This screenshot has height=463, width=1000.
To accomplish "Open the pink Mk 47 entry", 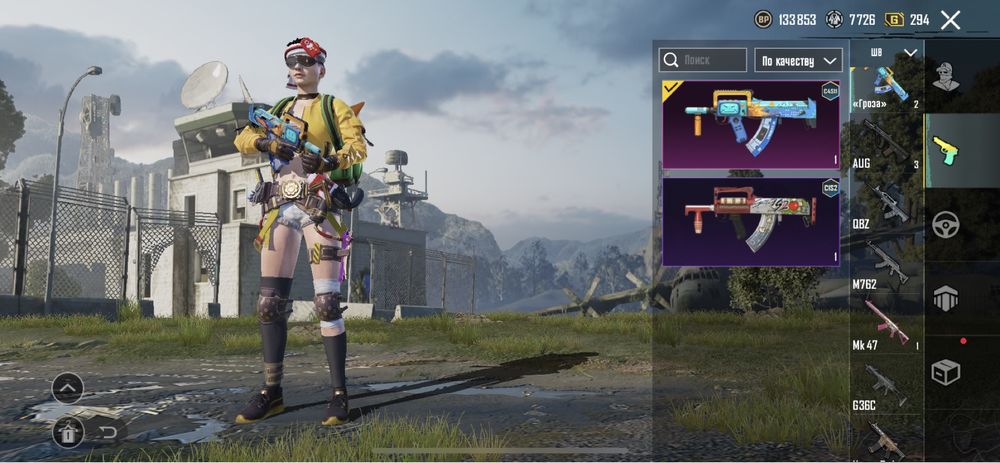I will (x=886, y=324).
